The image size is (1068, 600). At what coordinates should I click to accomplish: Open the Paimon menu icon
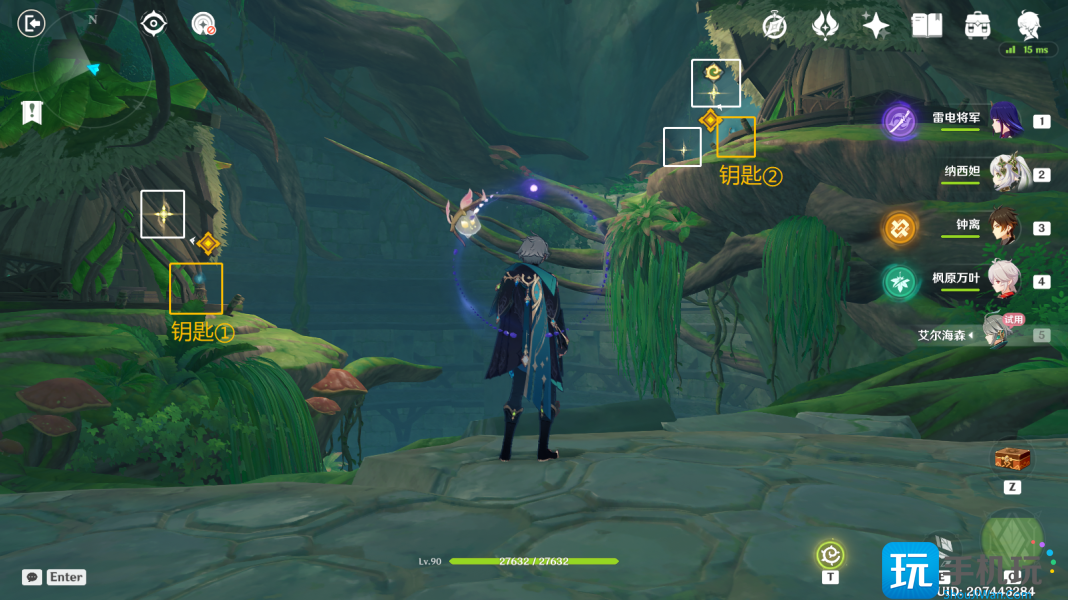[x=1028, y=24]
